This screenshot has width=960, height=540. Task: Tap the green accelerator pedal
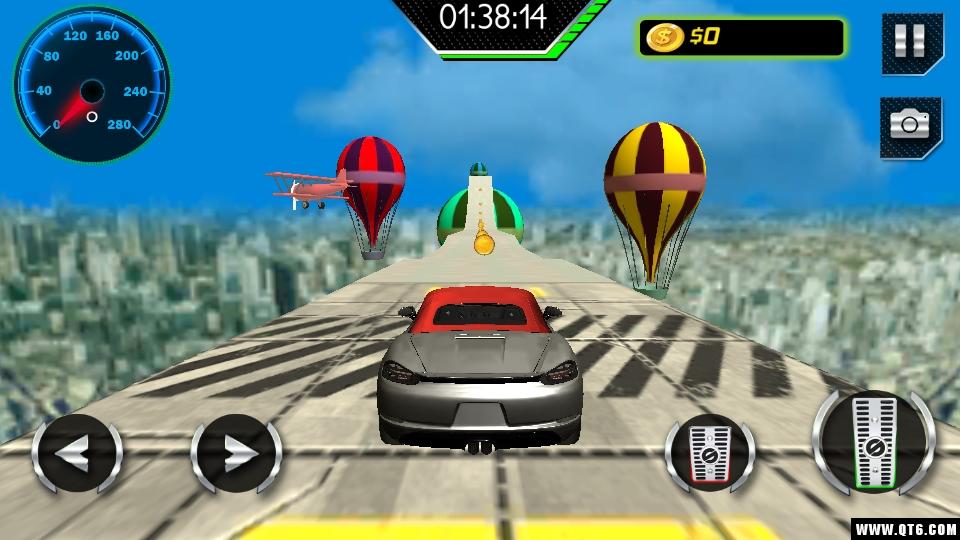click(873, 443)
